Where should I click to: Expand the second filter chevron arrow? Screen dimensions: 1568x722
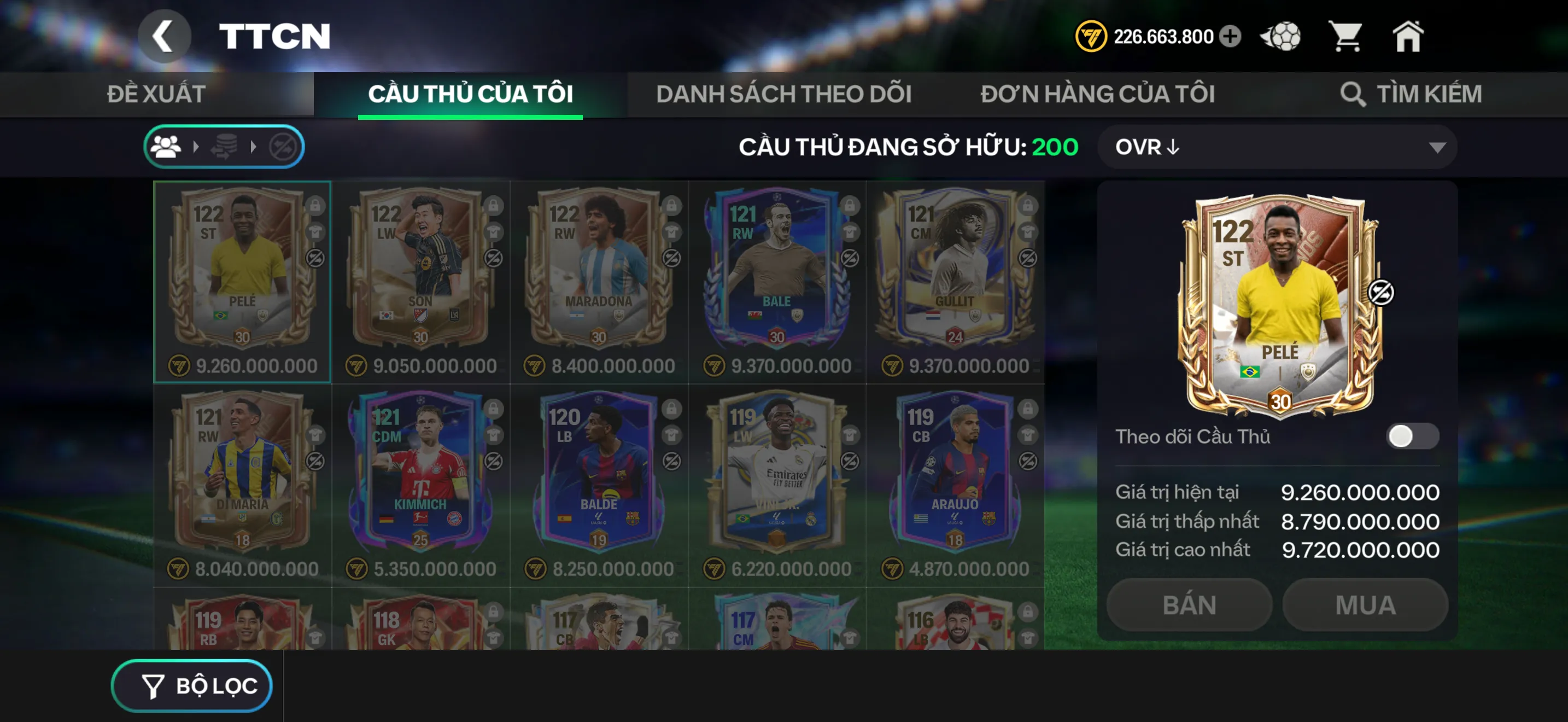tap(253, 146)
